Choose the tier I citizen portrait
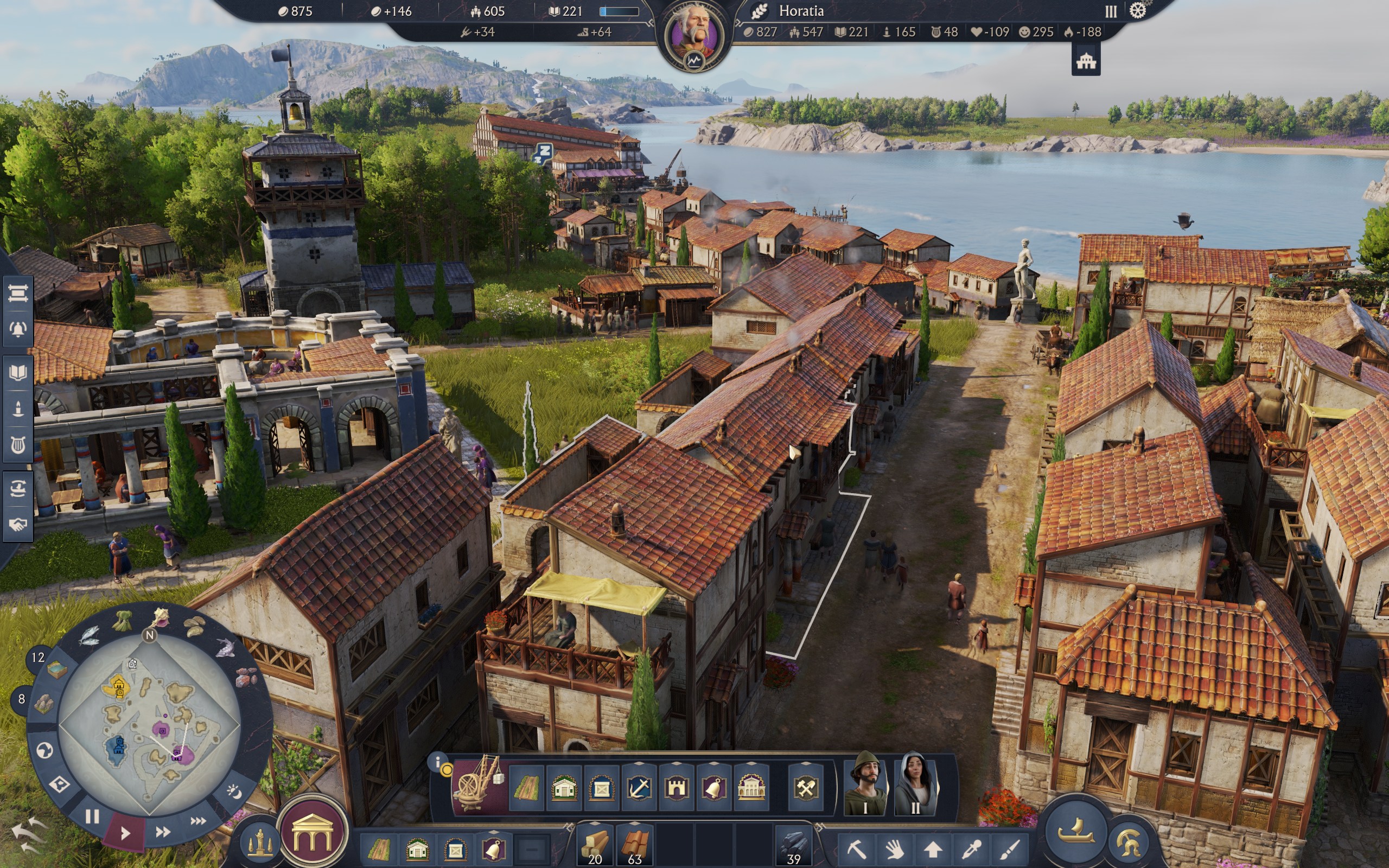This screenshot has width=1389, height=868. [865, 784]
